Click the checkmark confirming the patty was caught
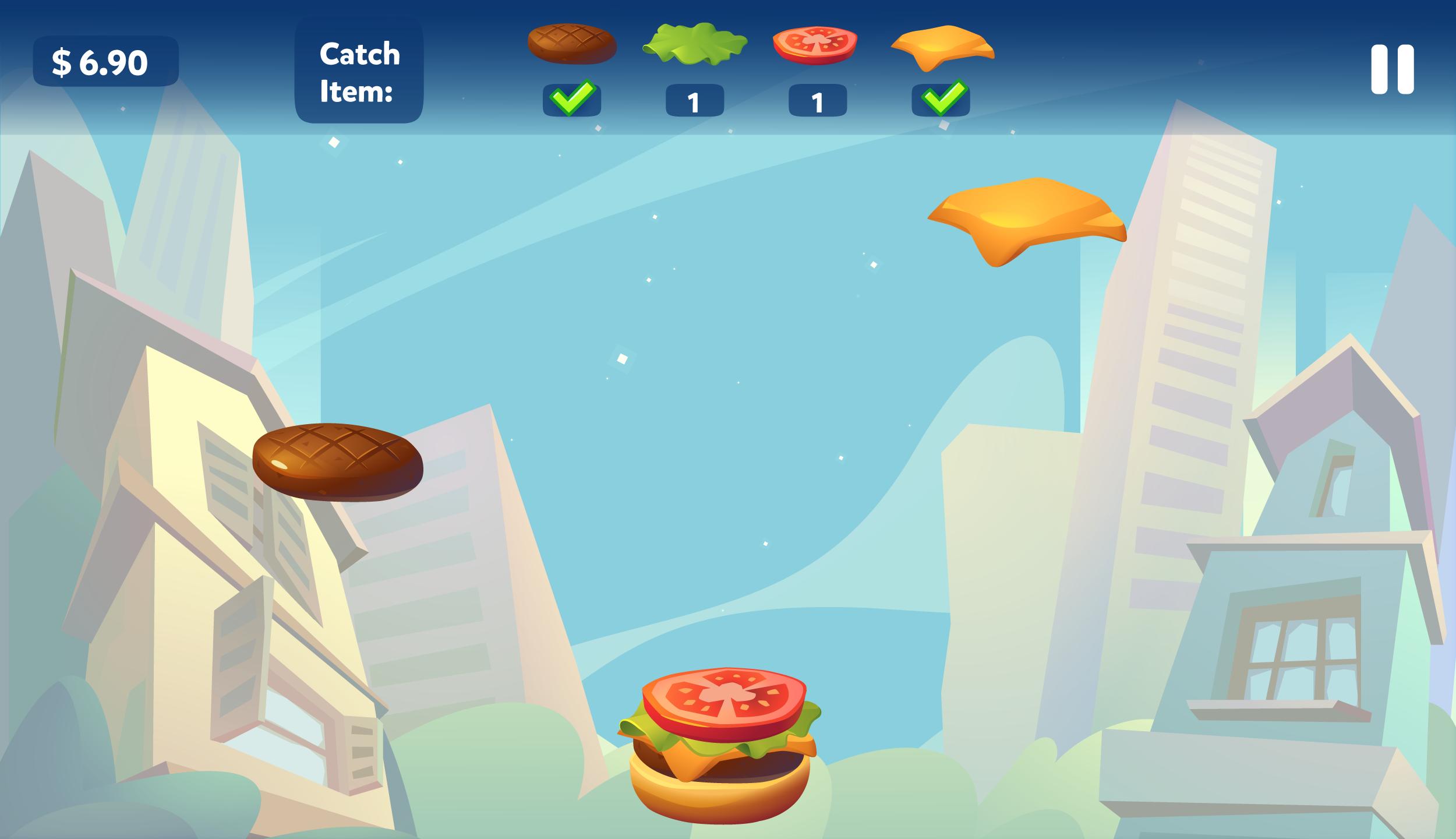 pyautogui.click(x=571, y=100)
